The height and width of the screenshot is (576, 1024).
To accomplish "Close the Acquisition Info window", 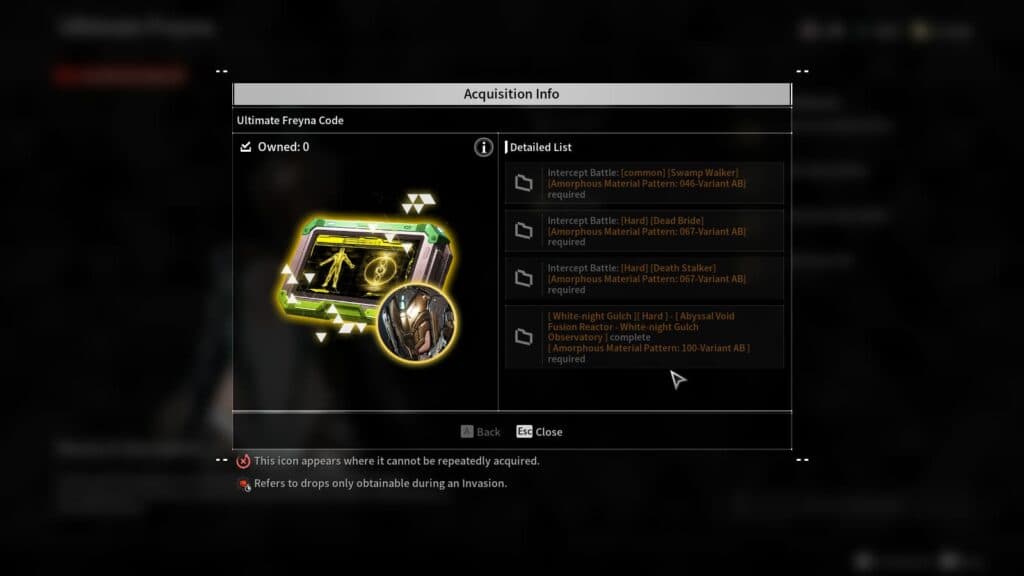I will pos(539,432).
